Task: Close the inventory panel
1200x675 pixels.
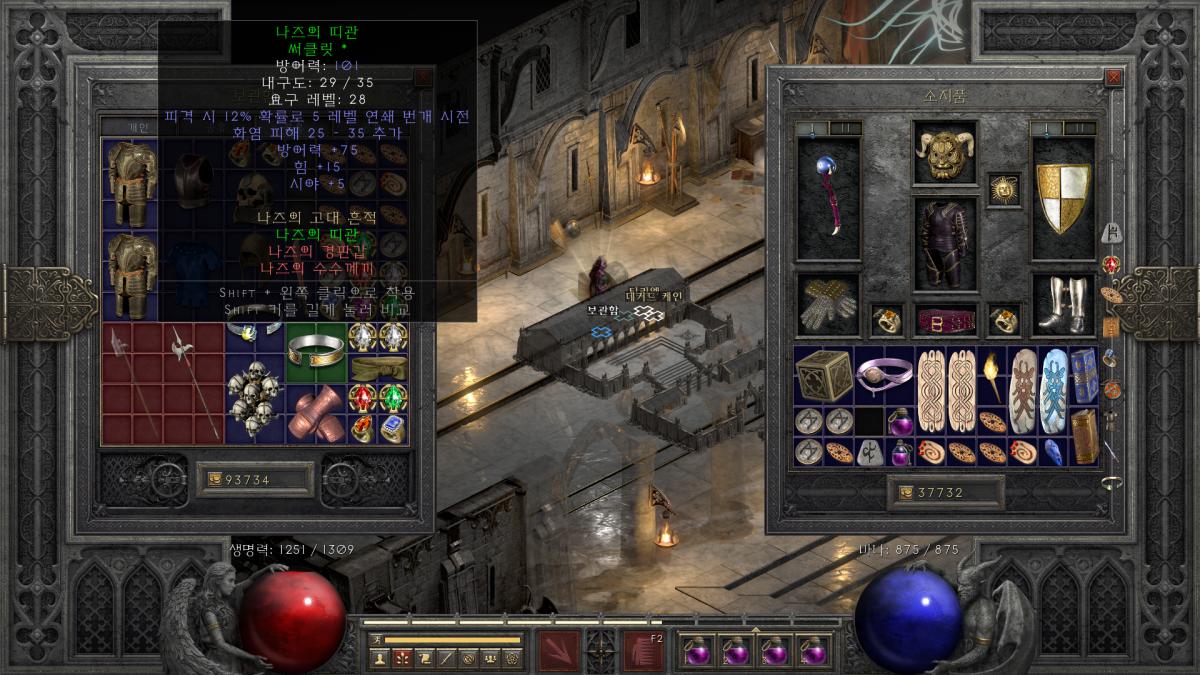Action: point(1113,77)
